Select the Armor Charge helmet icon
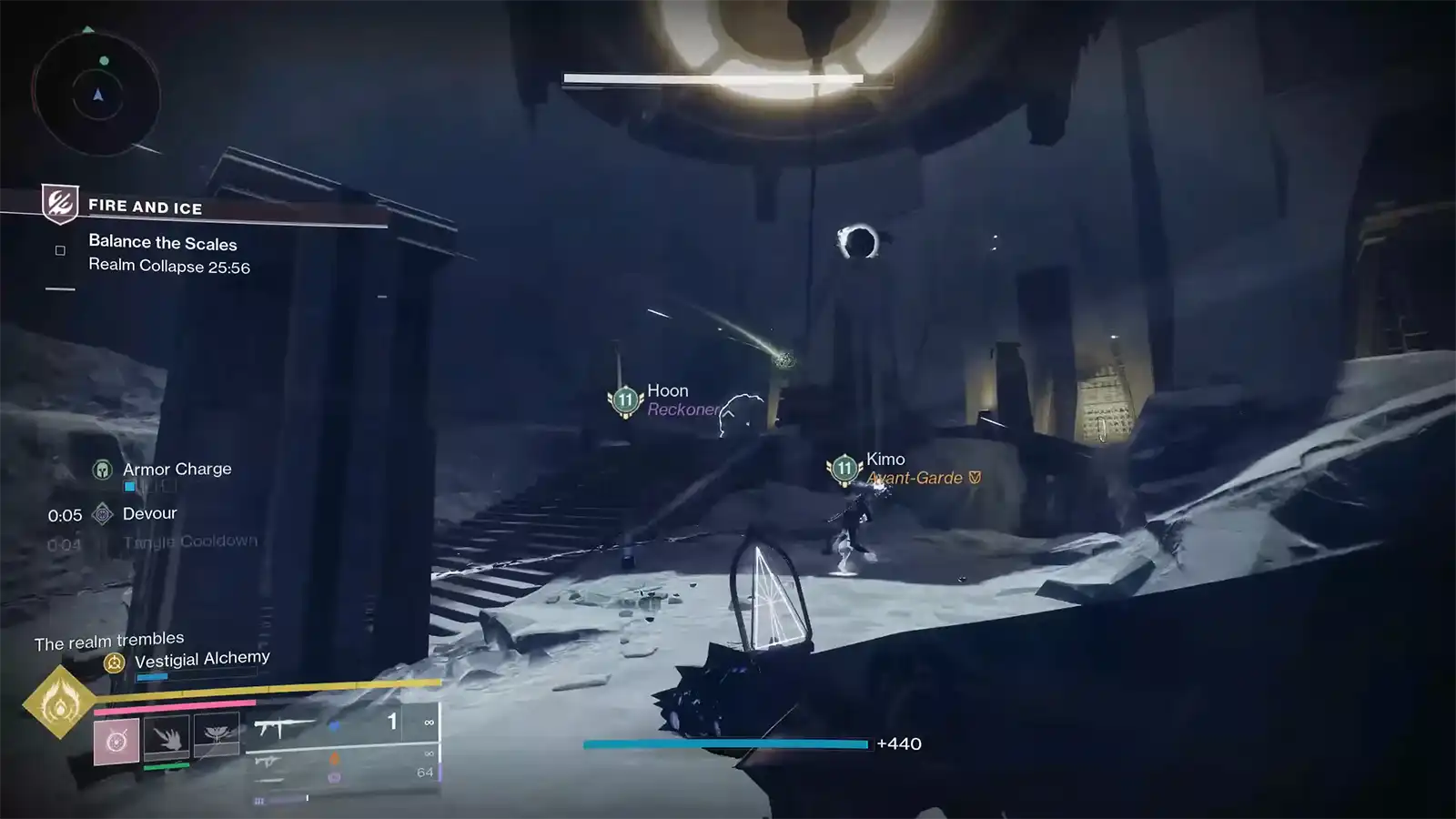Image resolution: width=1456 pixels, height=819 pixels. point(102,469)
